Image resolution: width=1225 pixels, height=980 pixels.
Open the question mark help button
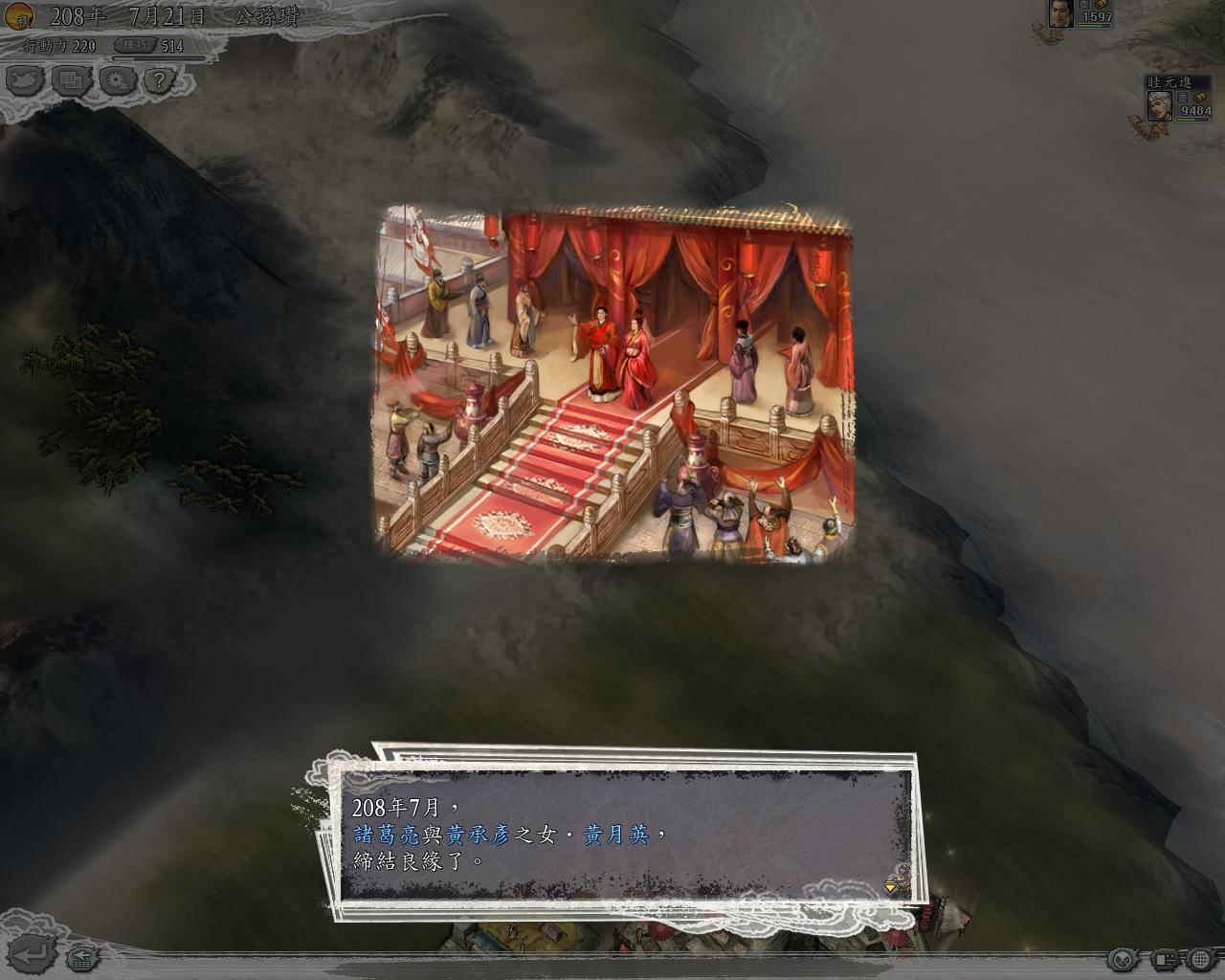[160, 80]
